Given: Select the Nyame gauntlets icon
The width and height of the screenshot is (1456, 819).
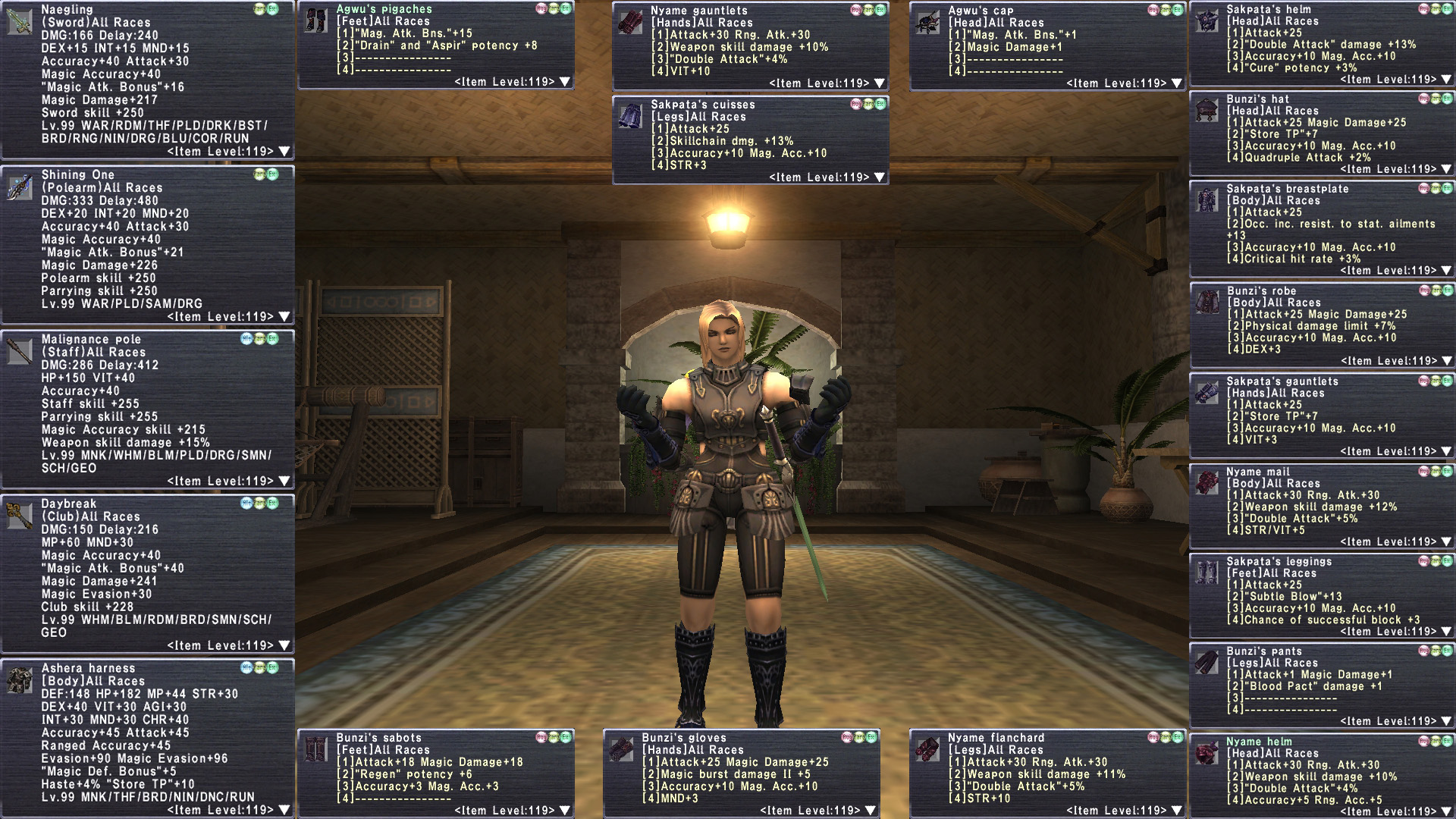Looking at the screenshot, I should click(x=629, y=23).
